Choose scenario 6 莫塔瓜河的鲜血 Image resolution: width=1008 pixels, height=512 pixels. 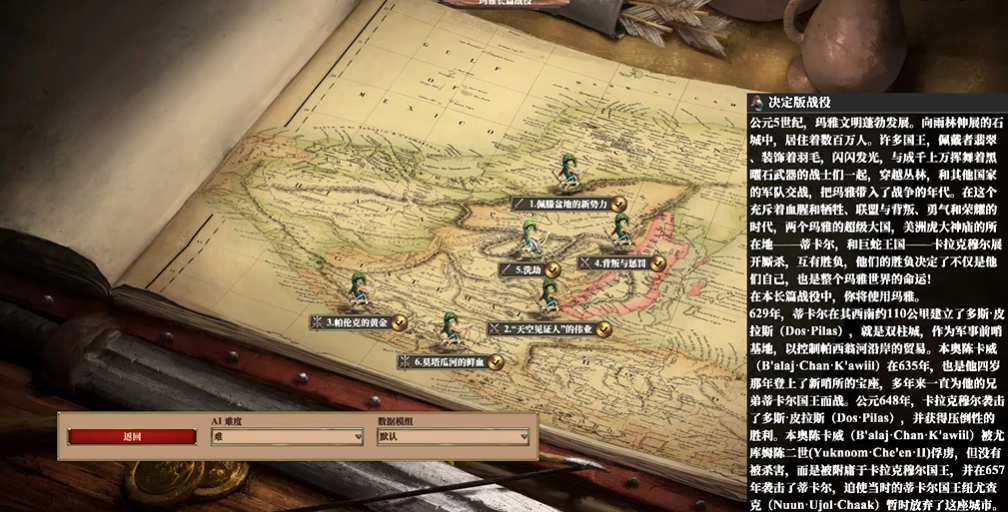[450, 361]
